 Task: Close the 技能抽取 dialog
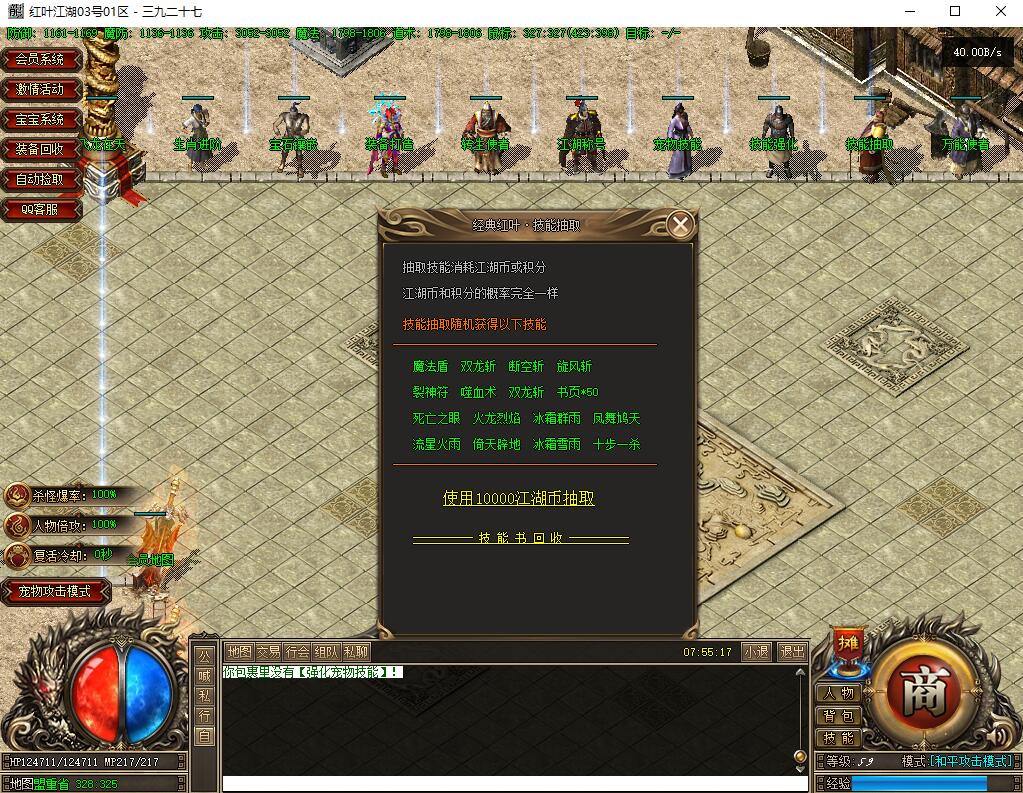pos(681,224)
